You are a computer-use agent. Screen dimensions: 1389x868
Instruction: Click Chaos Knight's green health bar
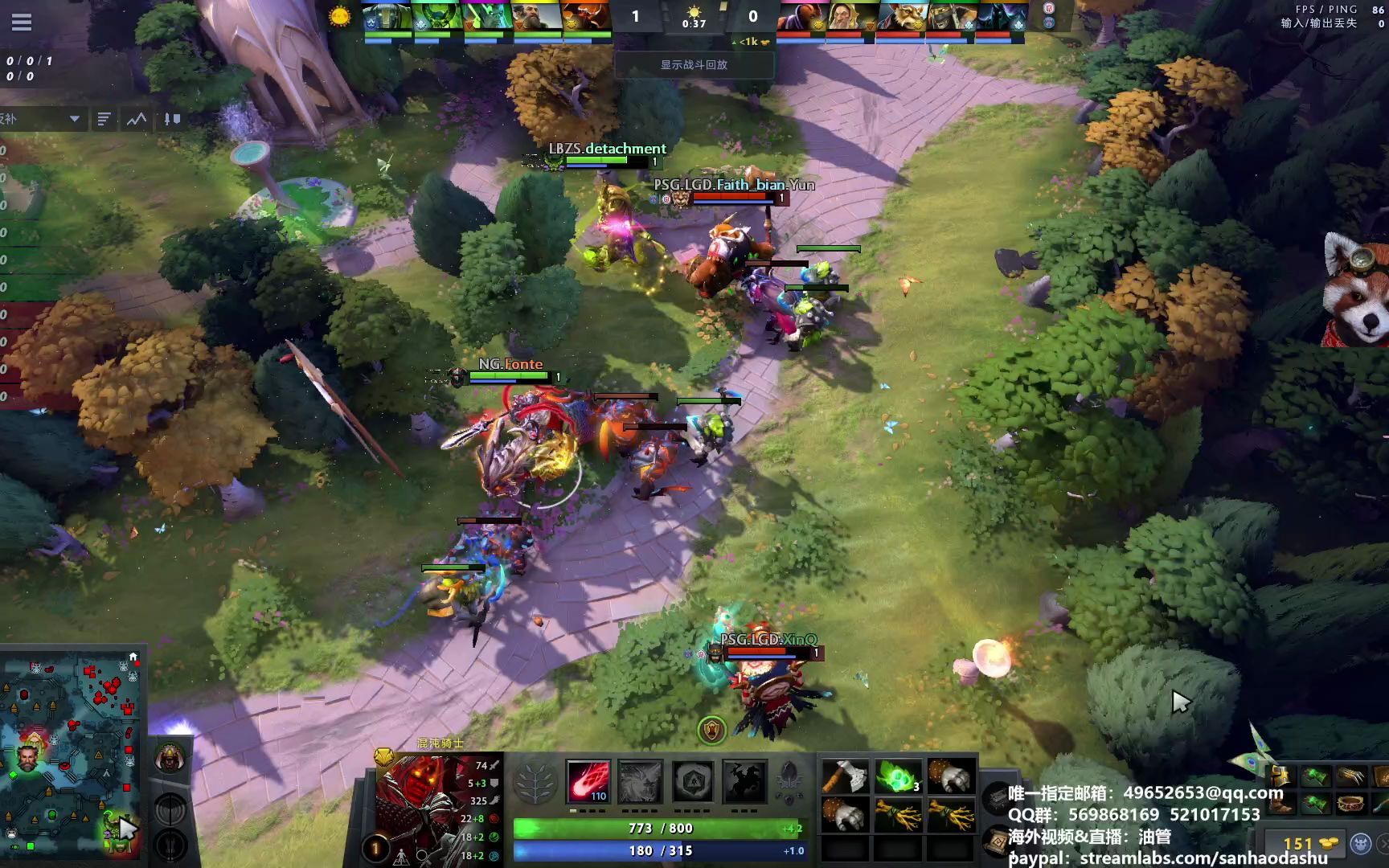click(x=659, y=828)
